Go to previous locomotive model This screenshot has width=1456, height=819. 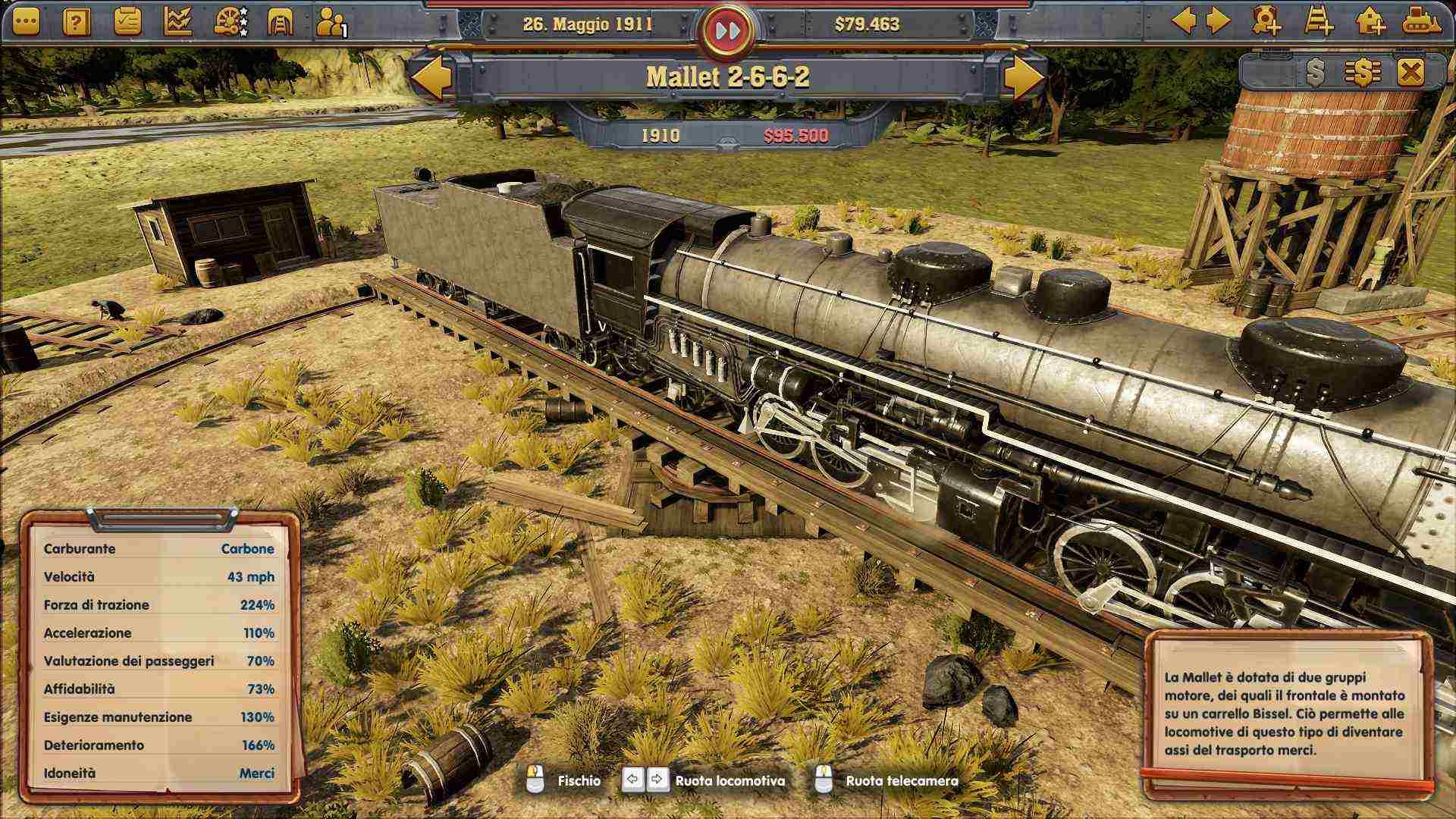432,77
